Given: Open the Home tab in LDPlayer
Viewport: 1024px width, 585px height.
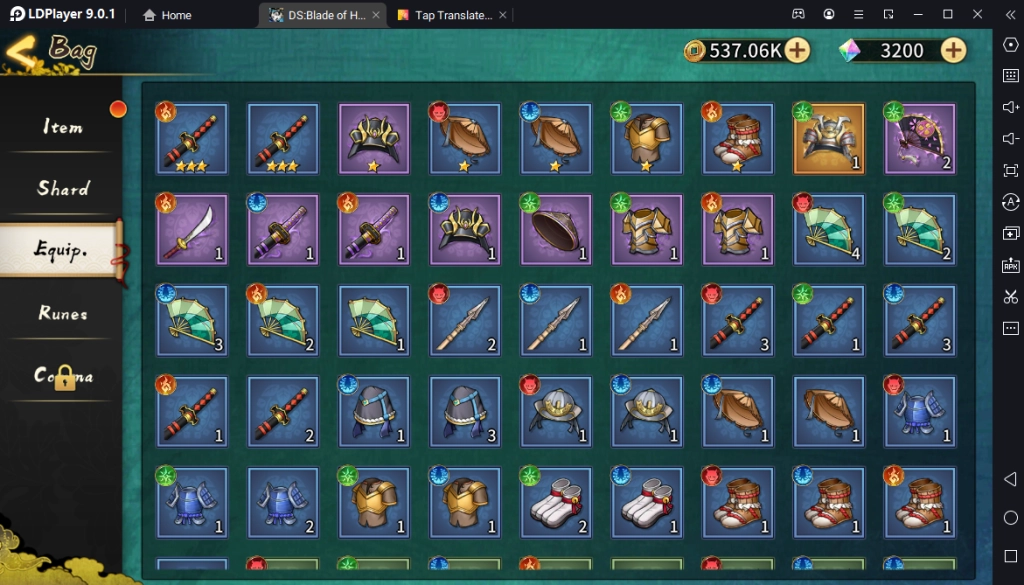Looking at the screenshot, I should [167, 15].
